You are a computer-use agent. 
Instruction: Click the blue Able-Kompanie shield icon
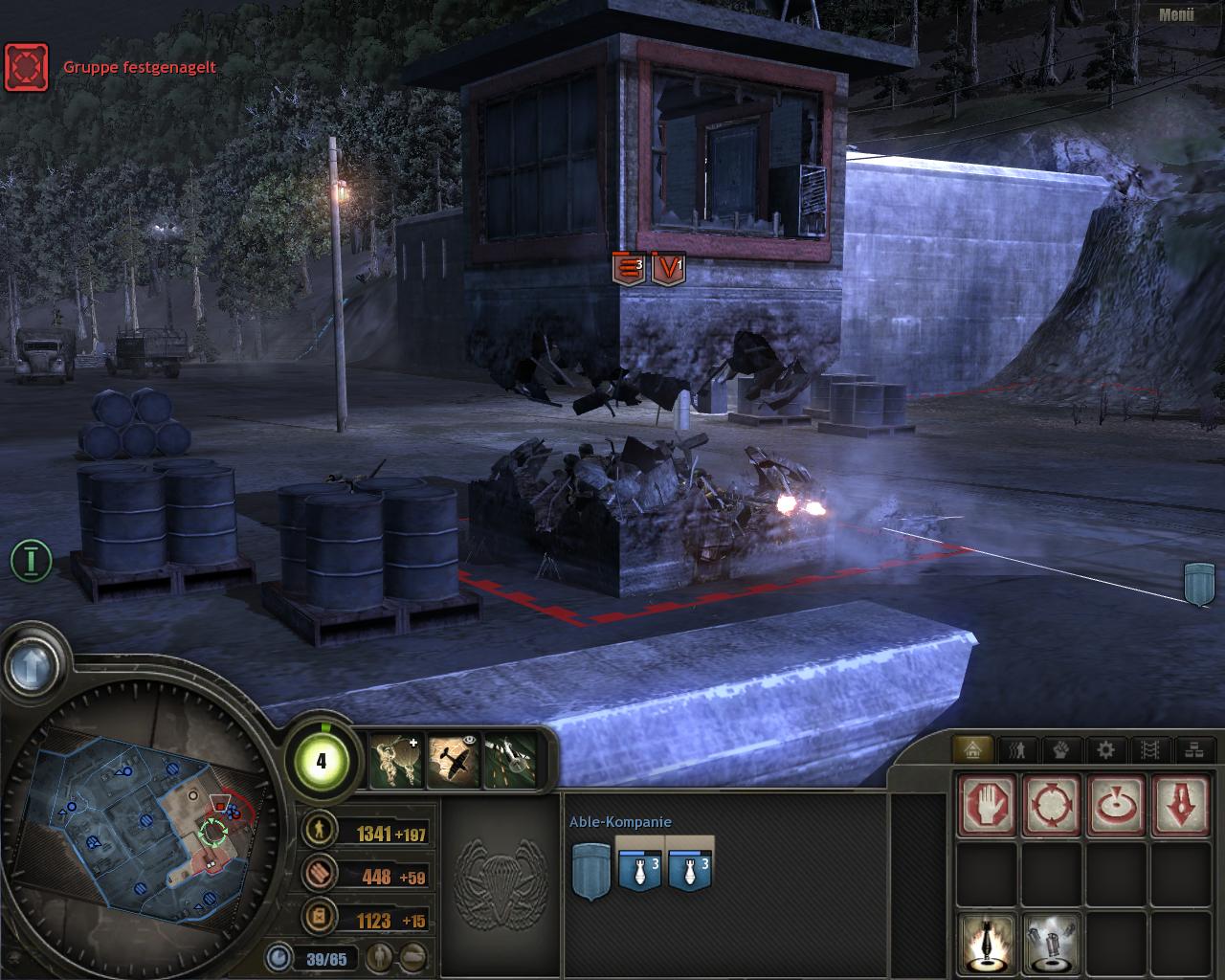590,869
